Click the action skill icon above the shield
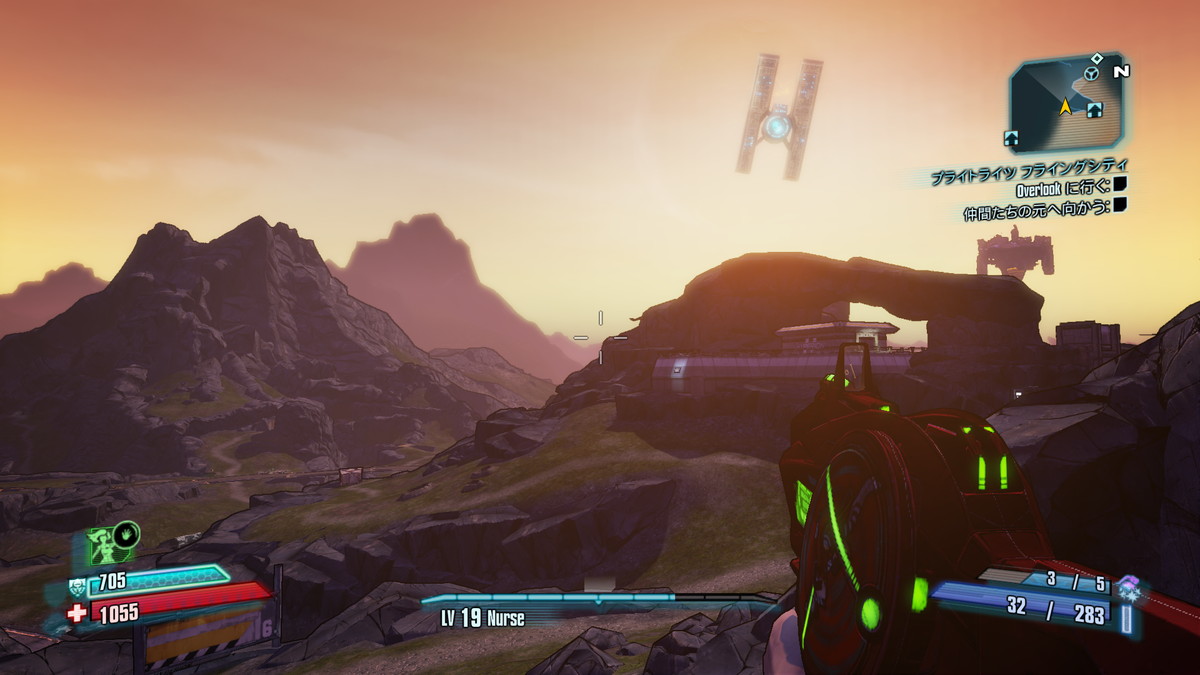This screenshot has width=1200, height=675. [109, 545]
